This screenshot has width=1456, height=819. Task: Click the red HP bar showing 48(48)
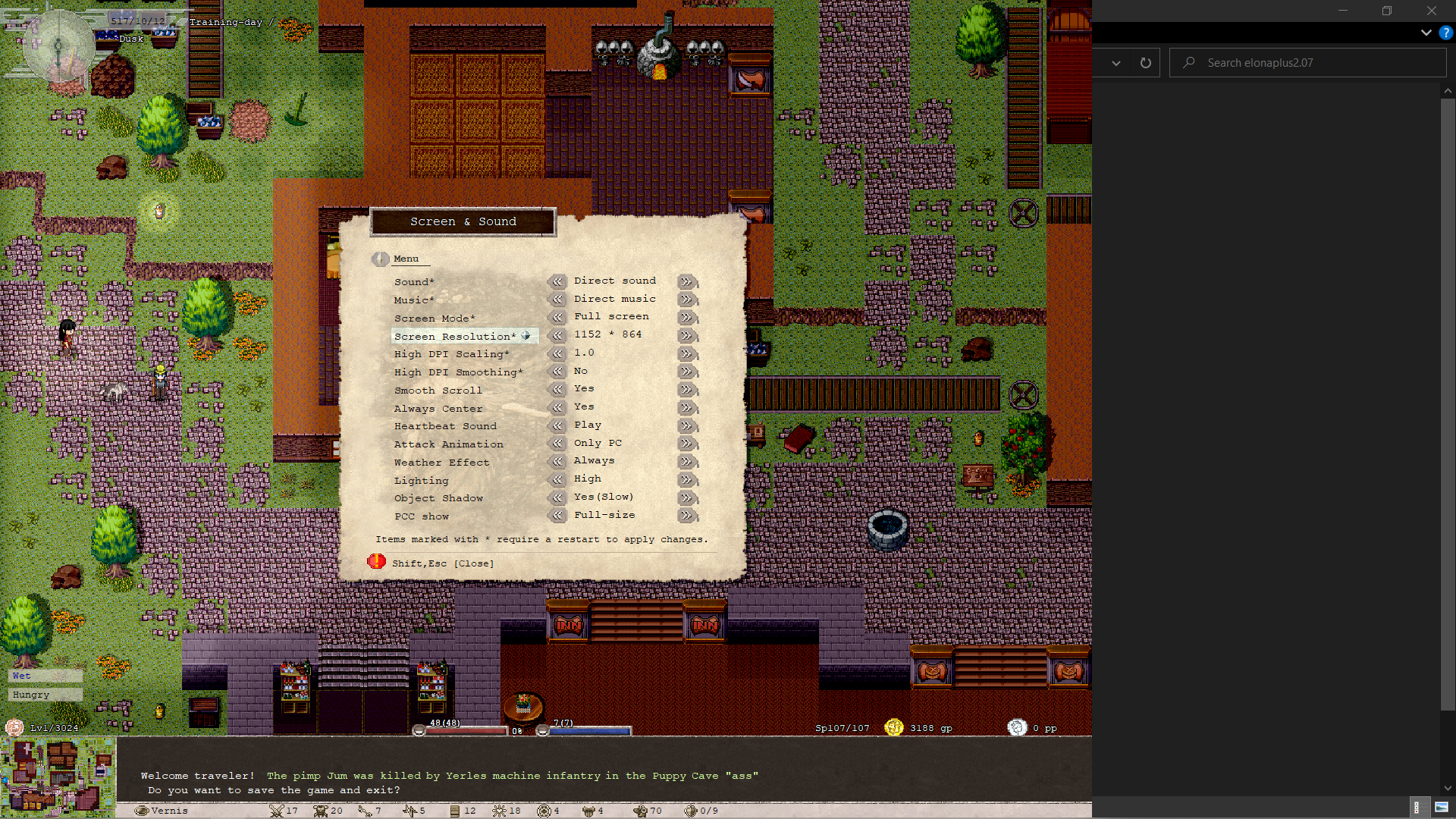[x=466, y=730]
